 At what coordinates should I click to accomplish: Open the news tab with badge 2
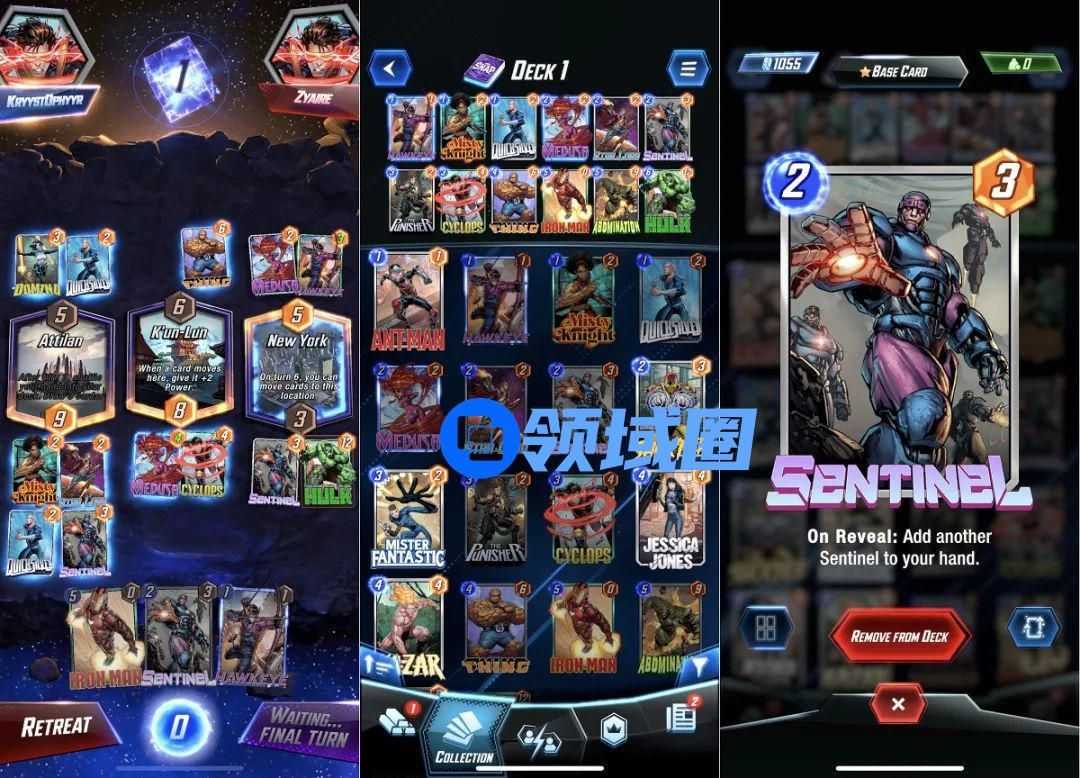point(682,720)
